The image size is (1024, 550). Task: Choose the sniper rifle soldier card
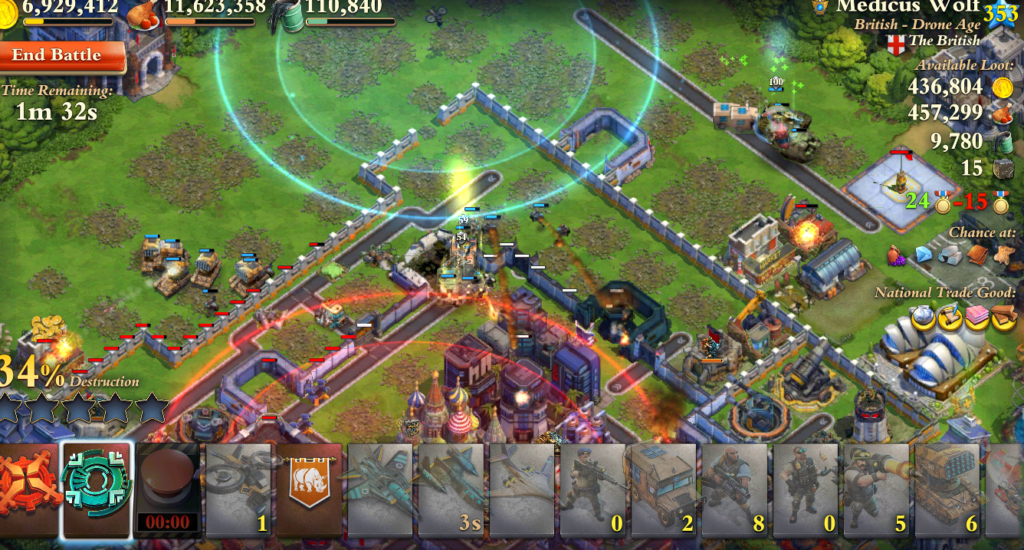tap(592, 490)
